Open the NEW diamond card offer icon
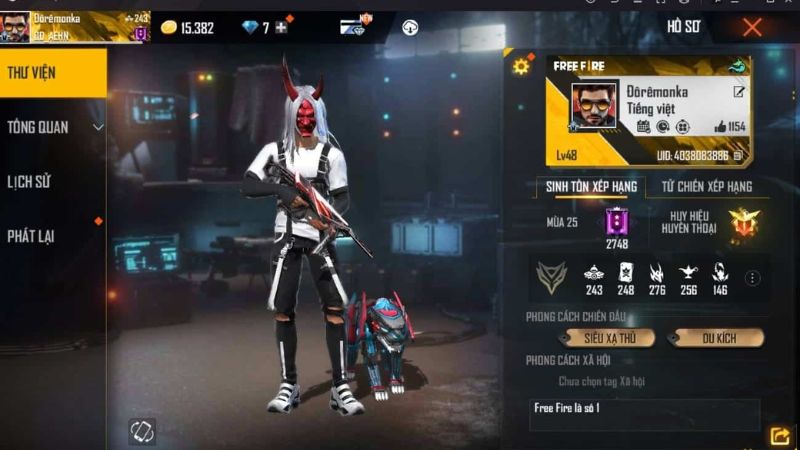 pos(352,27)
